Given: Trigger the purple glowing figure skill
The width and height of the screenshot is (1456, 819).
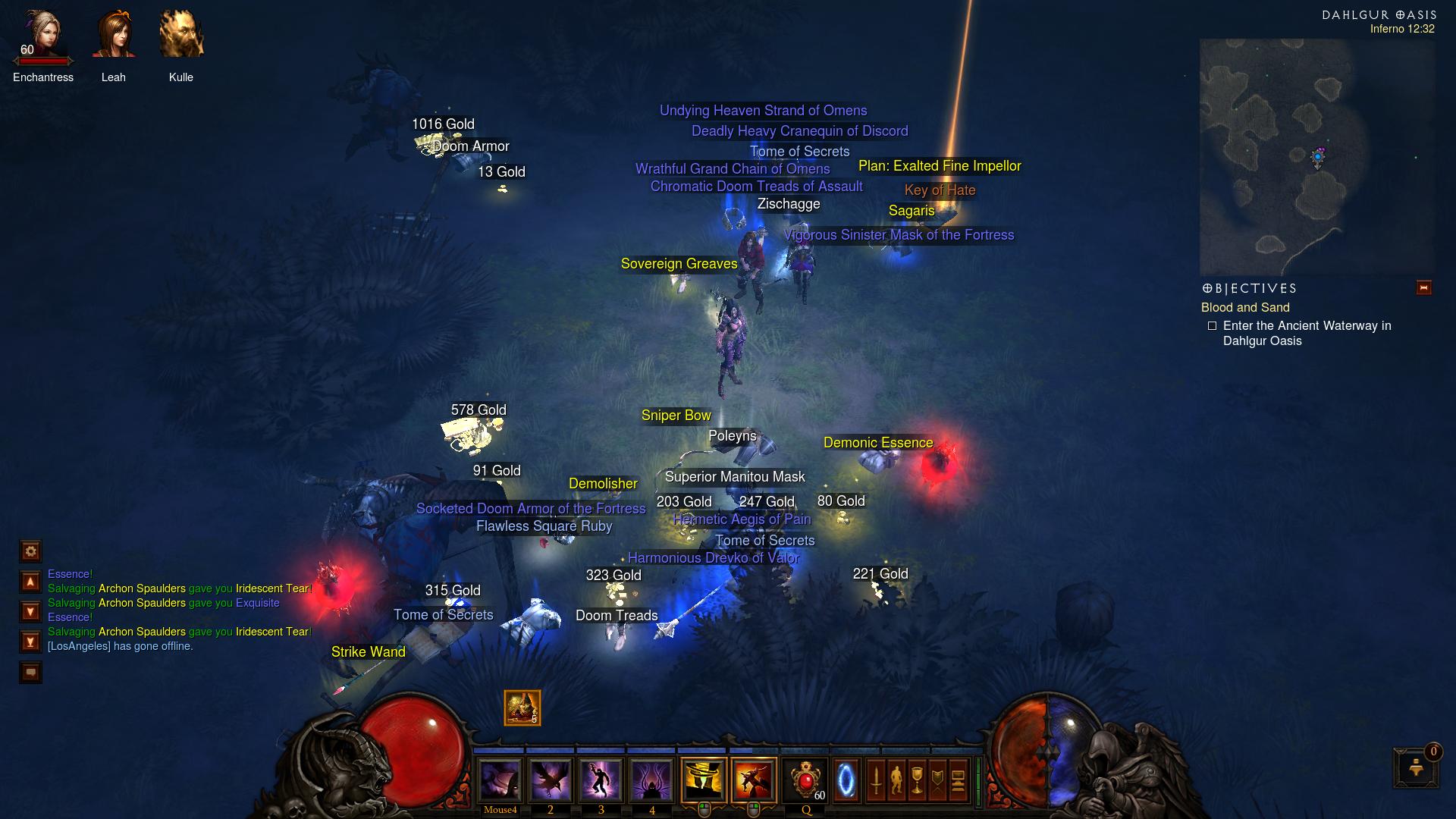Looking at the screenshot, I should point(601,780).
